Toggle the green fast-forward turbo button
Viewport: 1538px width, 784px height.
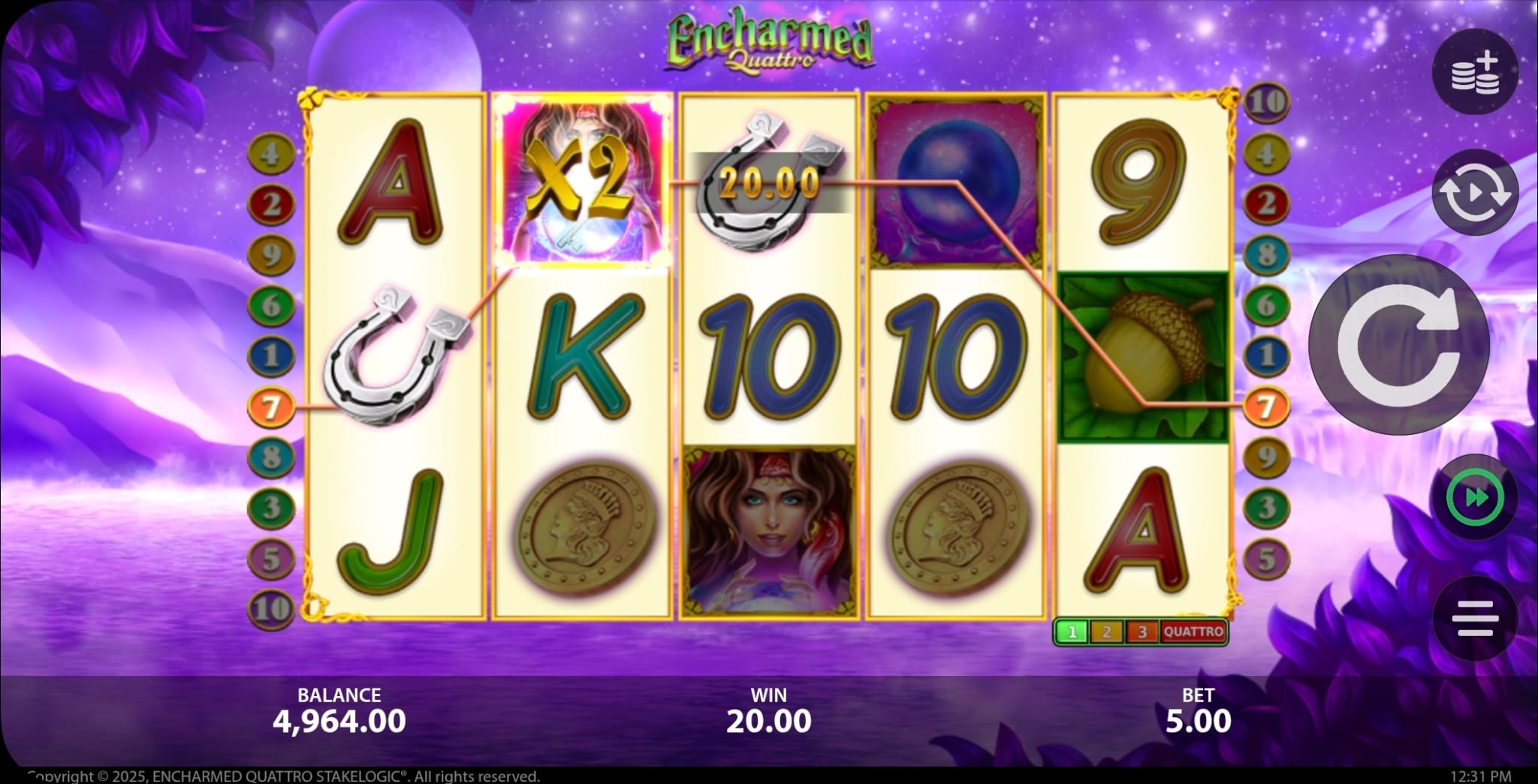pos(1475,498)
